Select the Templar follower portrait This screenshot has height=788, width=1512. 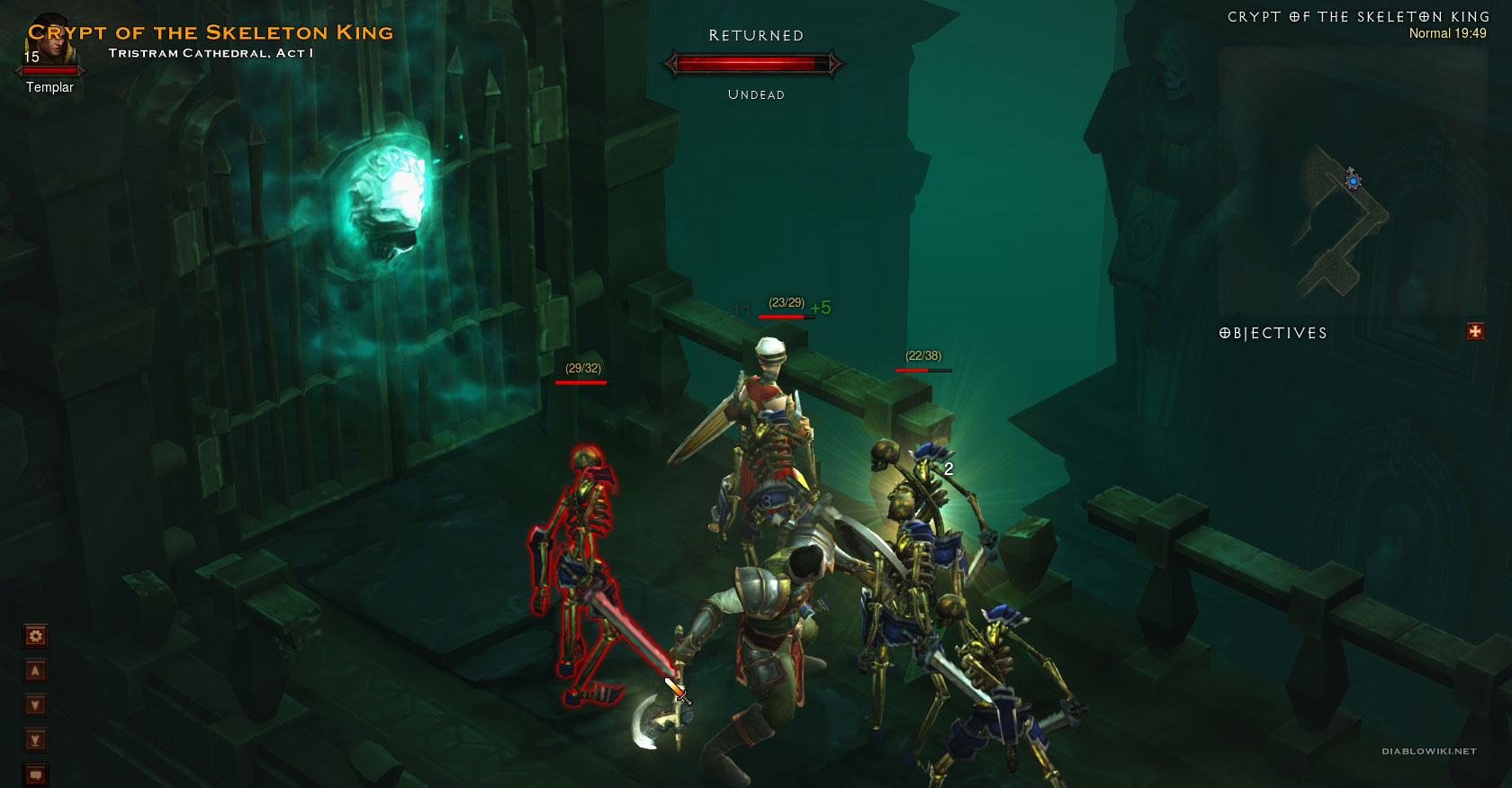[50, 46]
